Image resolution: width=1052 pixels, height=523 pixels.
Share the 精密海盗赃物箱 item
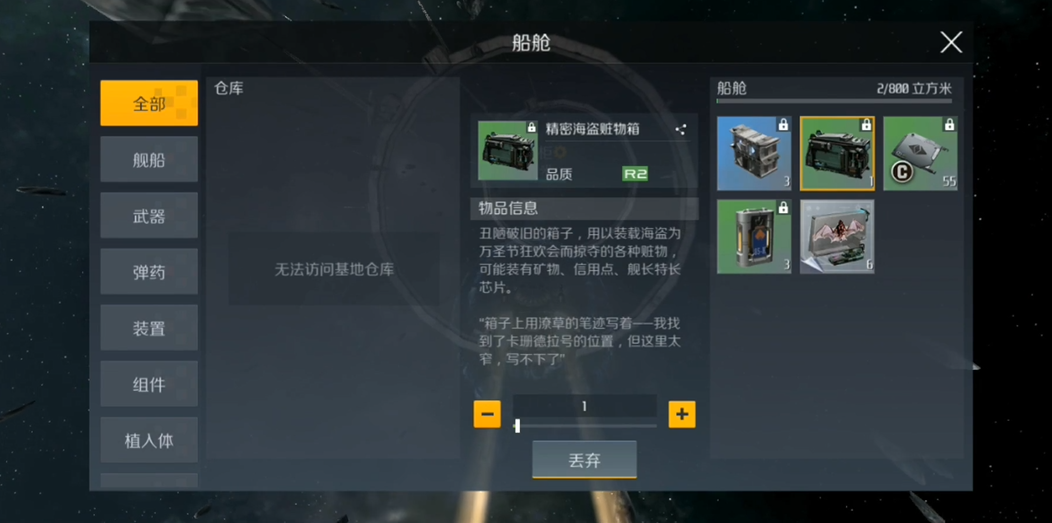click(681, 129)
